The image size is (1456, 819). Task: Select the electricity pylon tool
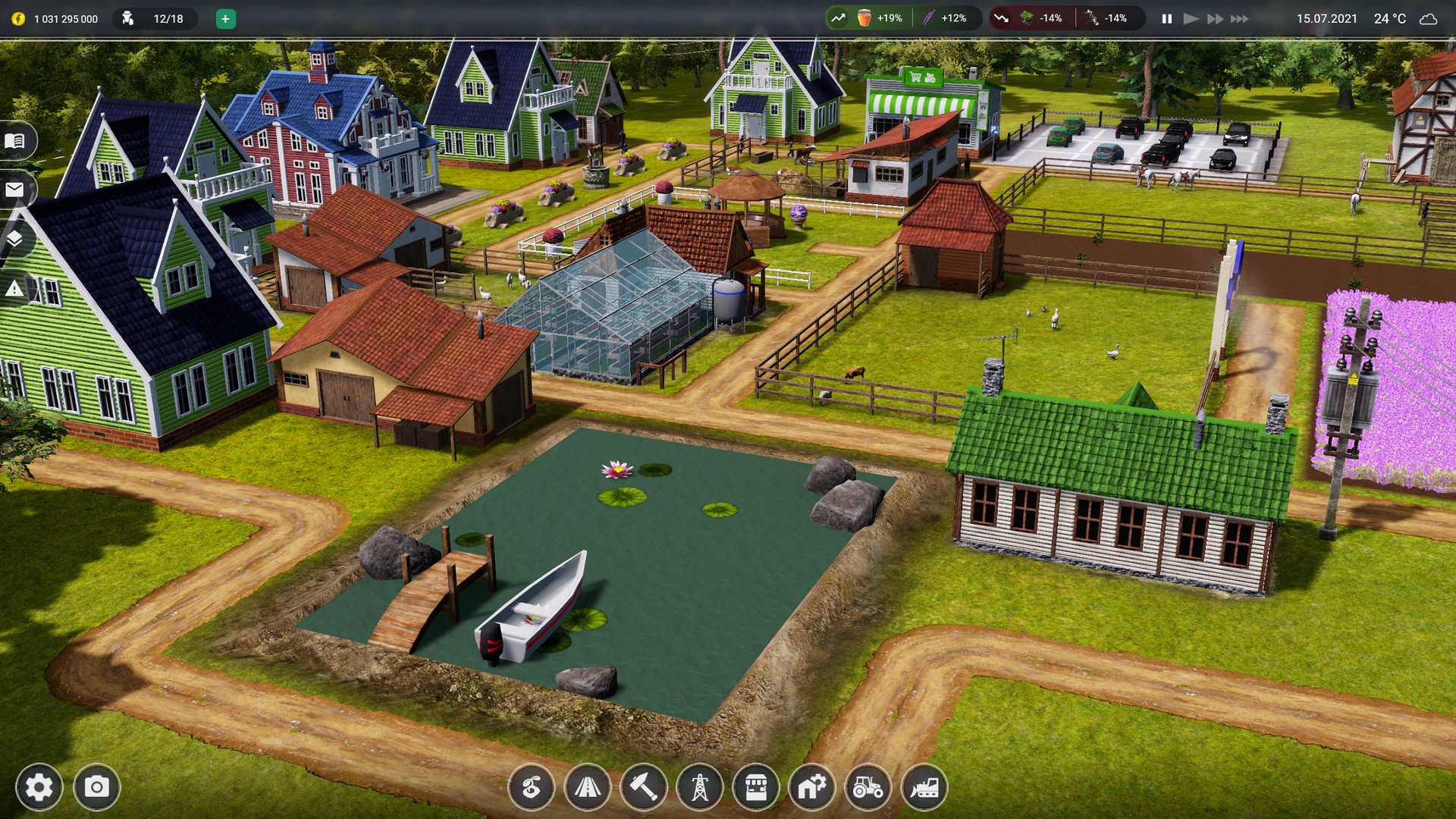pyautogui.click(x=699, y=787)
